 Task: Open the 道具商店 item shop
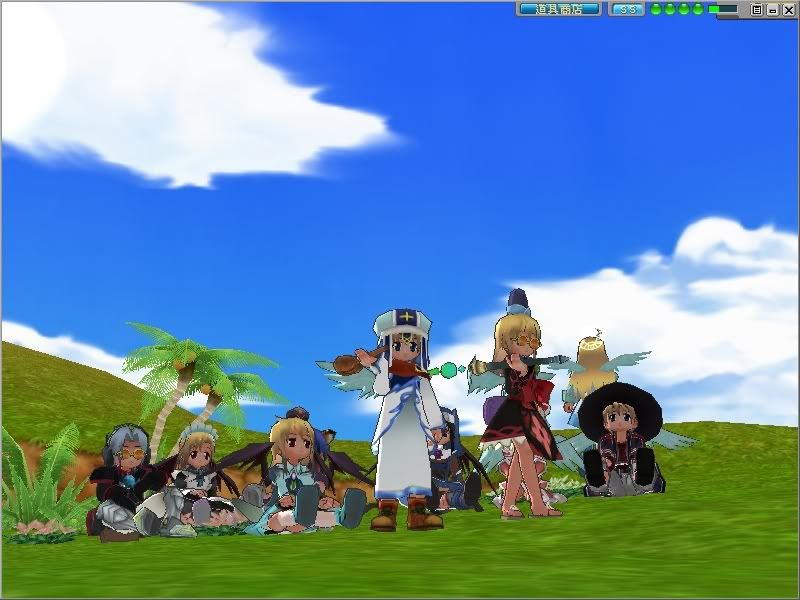tap(558, 9)
